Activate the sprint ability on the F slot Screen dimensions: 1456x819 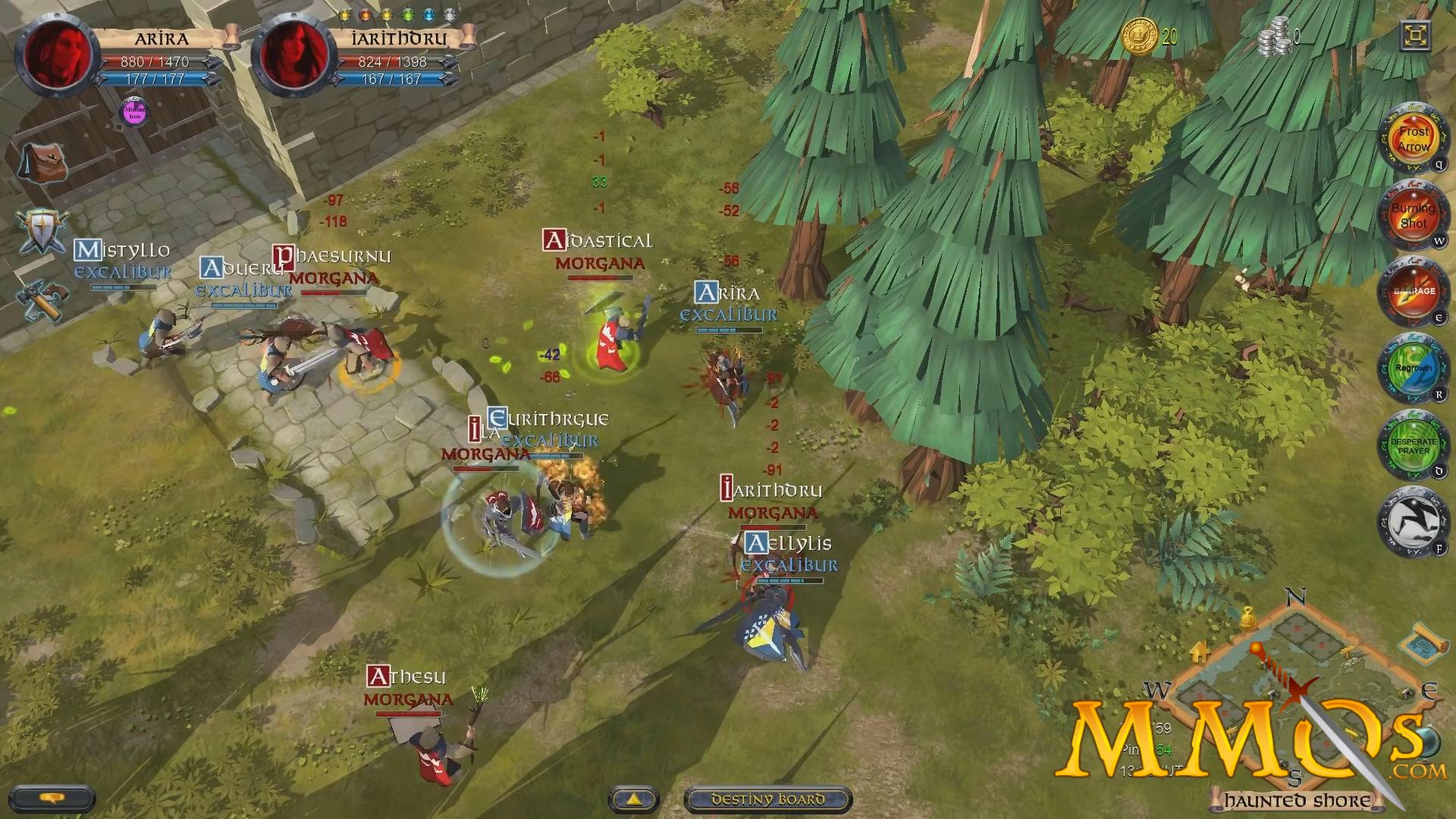click(x=1414, y=522)
